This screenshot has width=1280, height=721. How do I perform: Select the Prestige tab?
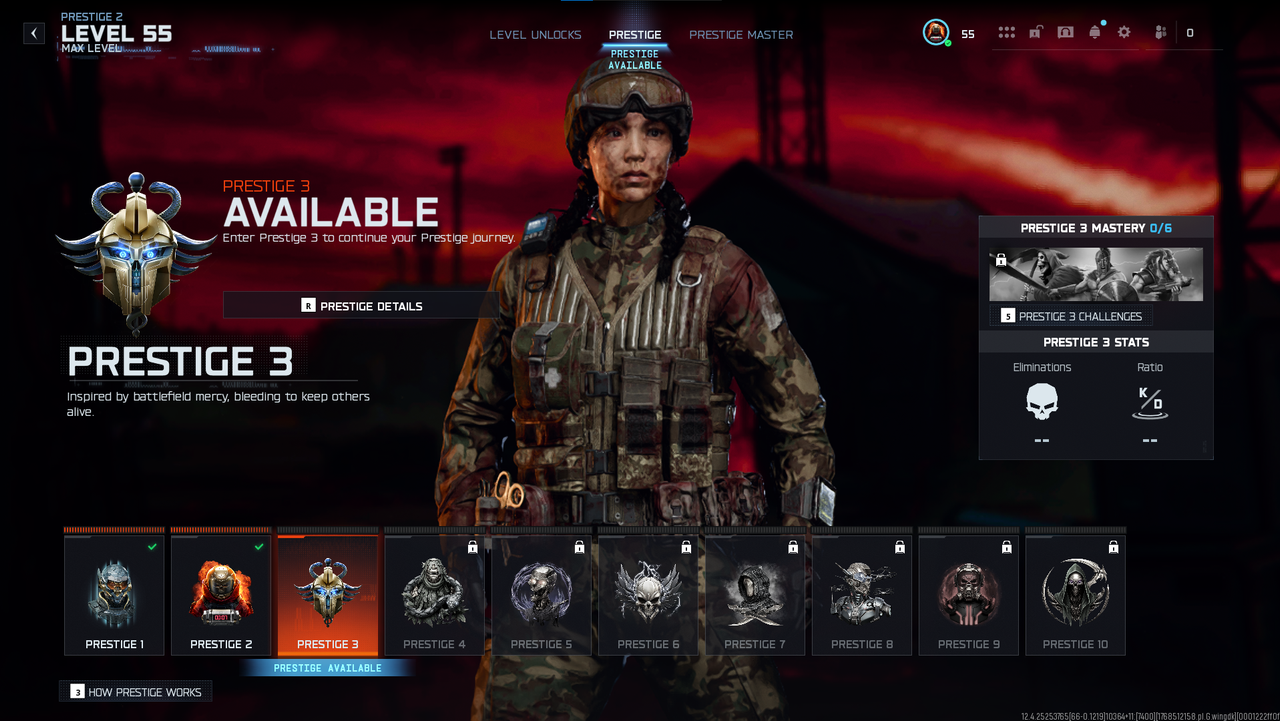tap(635, 35)
